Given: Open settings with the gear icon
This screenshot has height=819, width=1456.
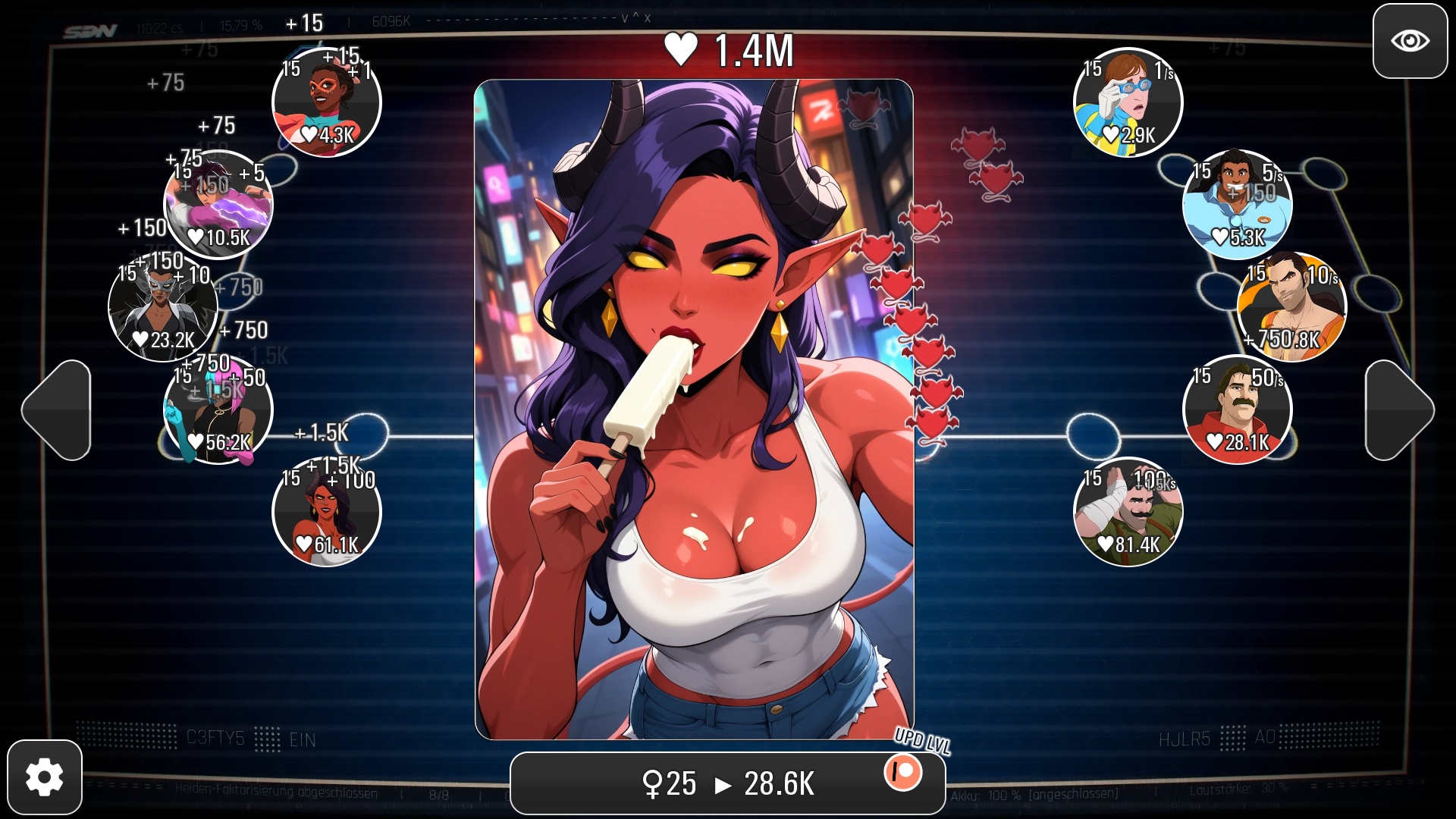Looking at the screenshot, I should [x=45, y=775].
